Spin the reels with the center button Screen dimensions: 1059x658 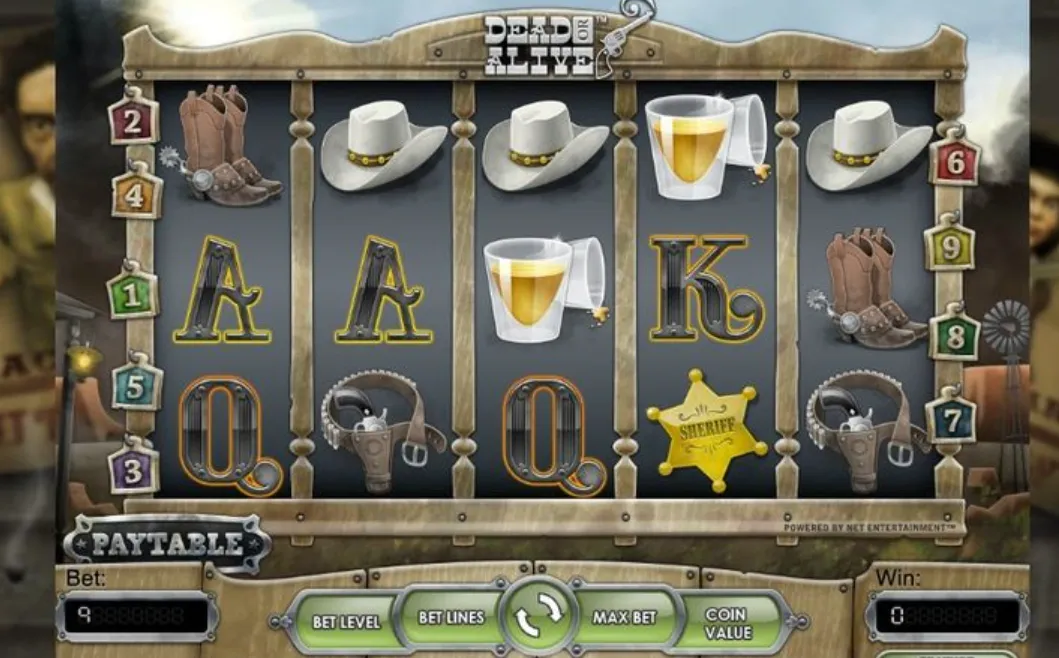(540, 617)
